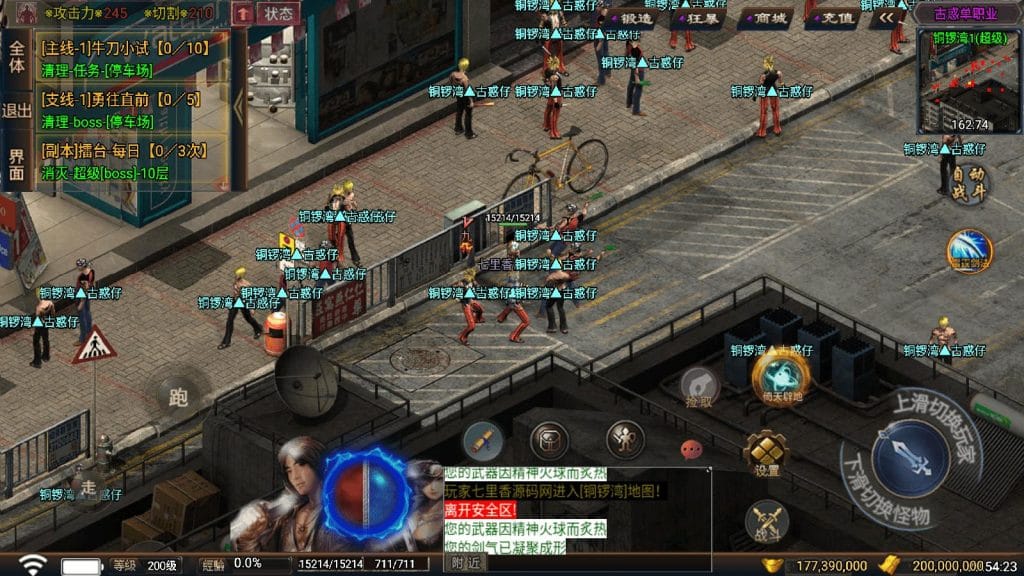Open the red chat bubble icon
This screenshot has height=576, width=1024.
tap(691, 449)
